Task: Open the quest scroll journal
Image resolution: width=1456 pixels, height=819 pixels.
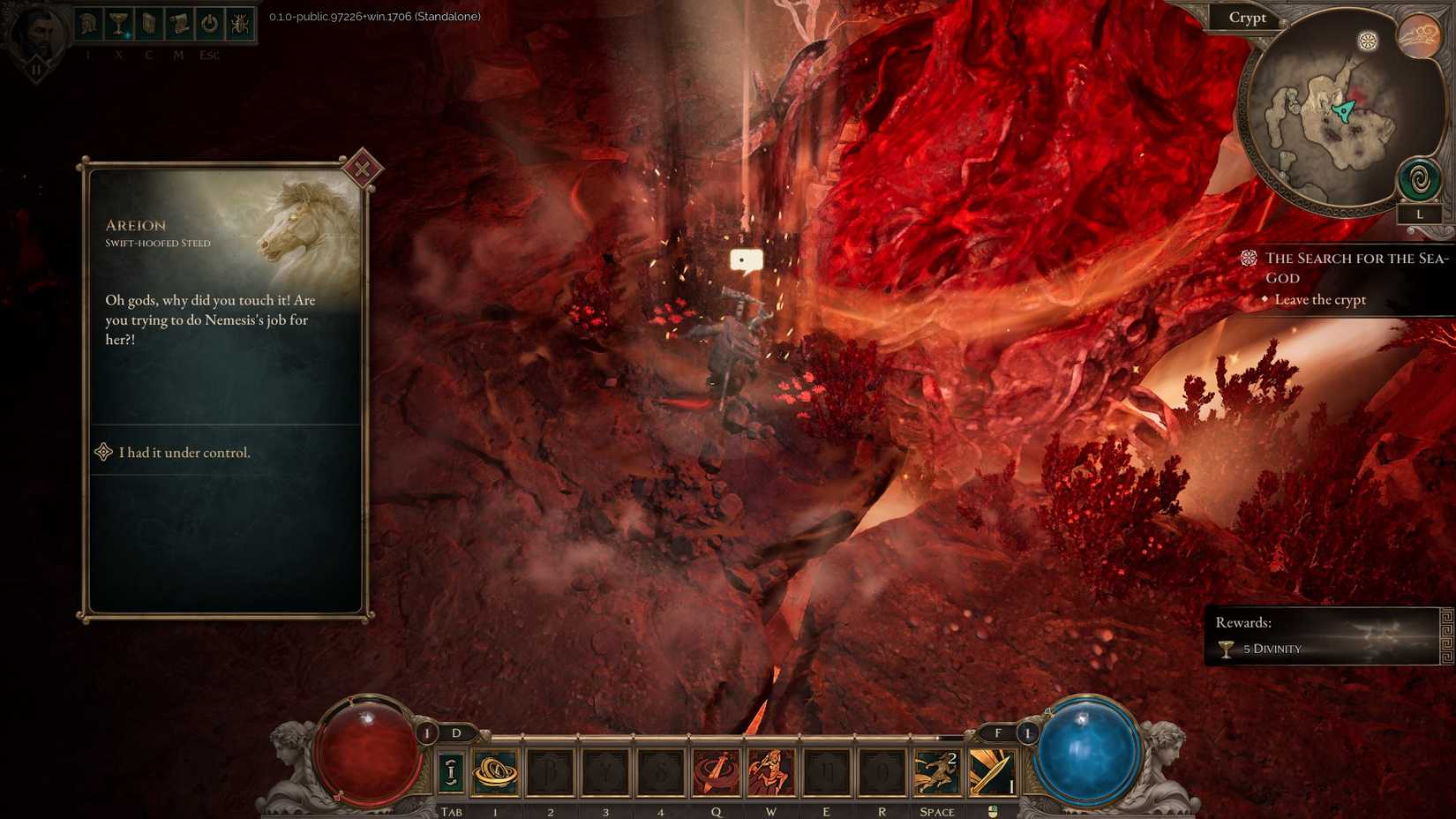Action: [x=178, y=24]
